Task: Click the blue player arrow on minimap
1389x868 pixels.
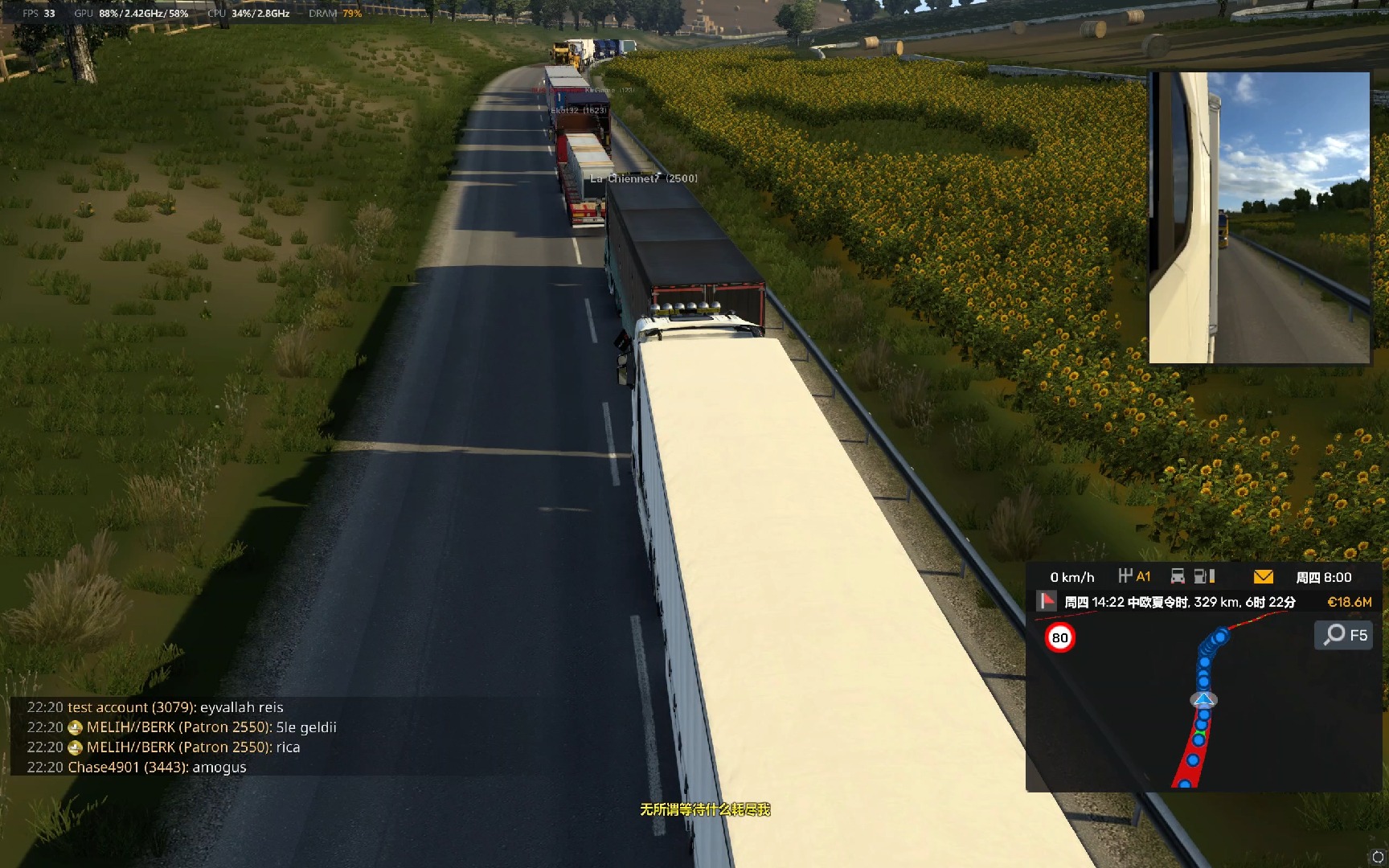Action: [1203, 699]
